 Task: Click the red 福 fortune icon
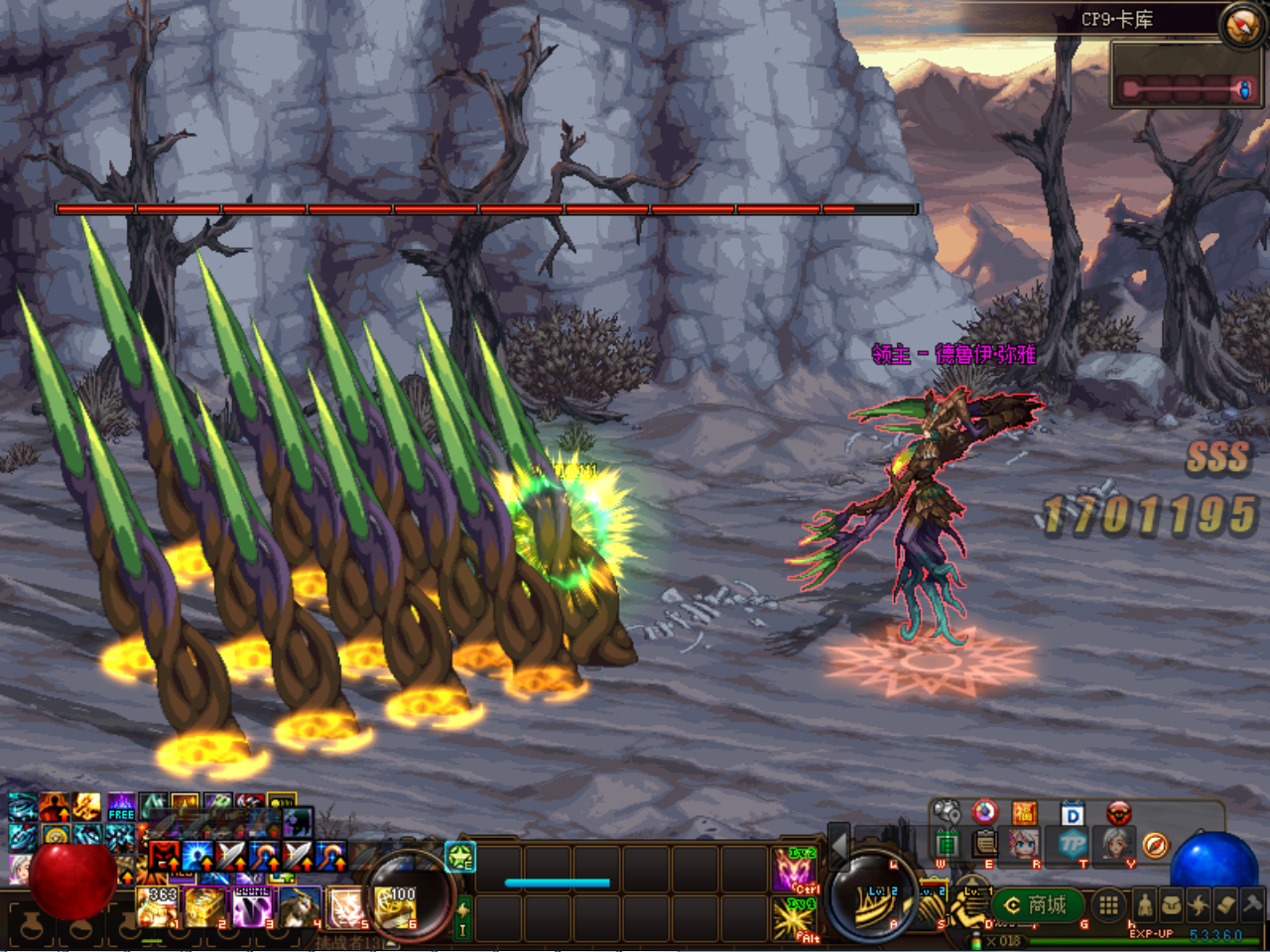click(x=1024, y=813)
